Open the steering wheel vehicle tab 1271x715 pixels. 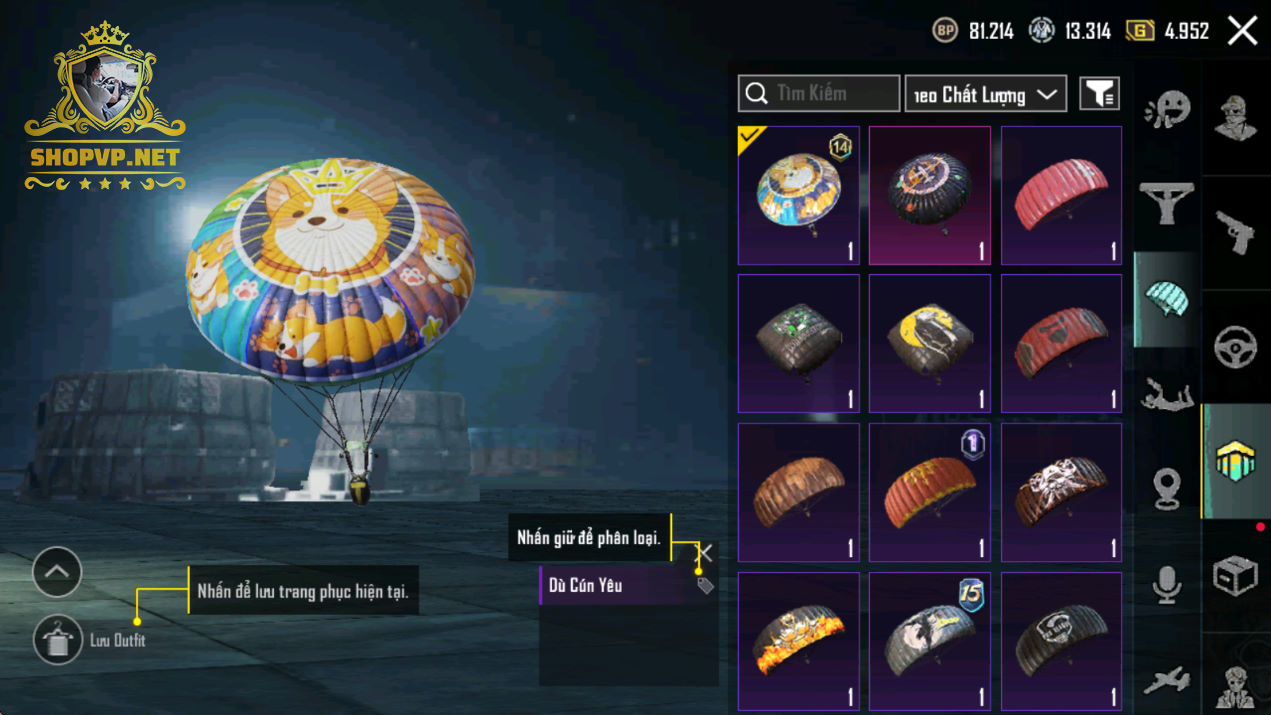(1235, 347)
